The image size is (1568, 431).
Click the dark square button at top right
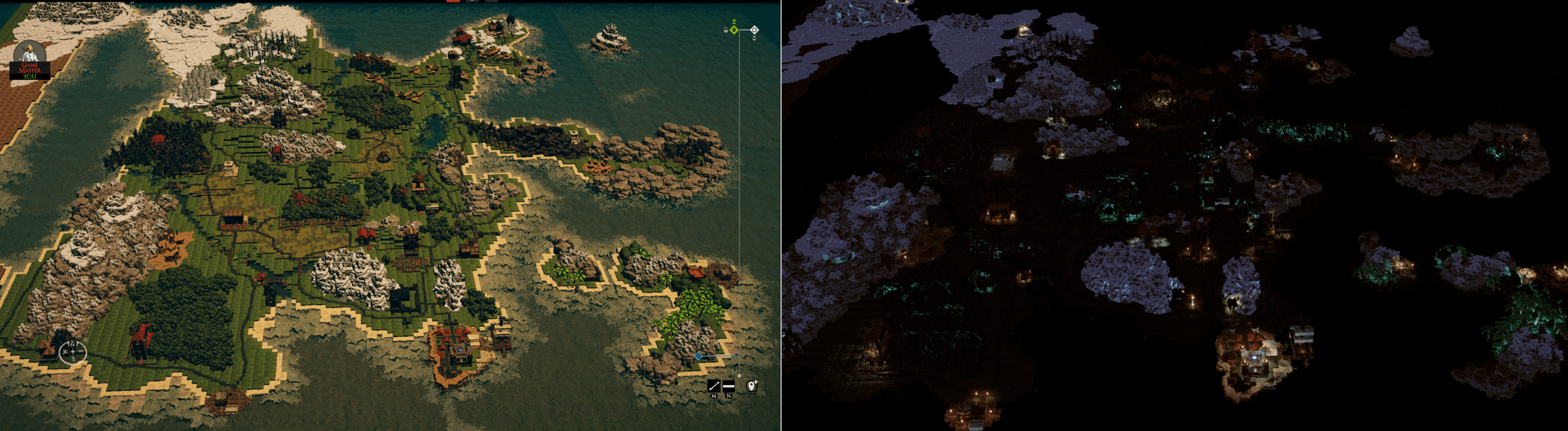point(493,2)
